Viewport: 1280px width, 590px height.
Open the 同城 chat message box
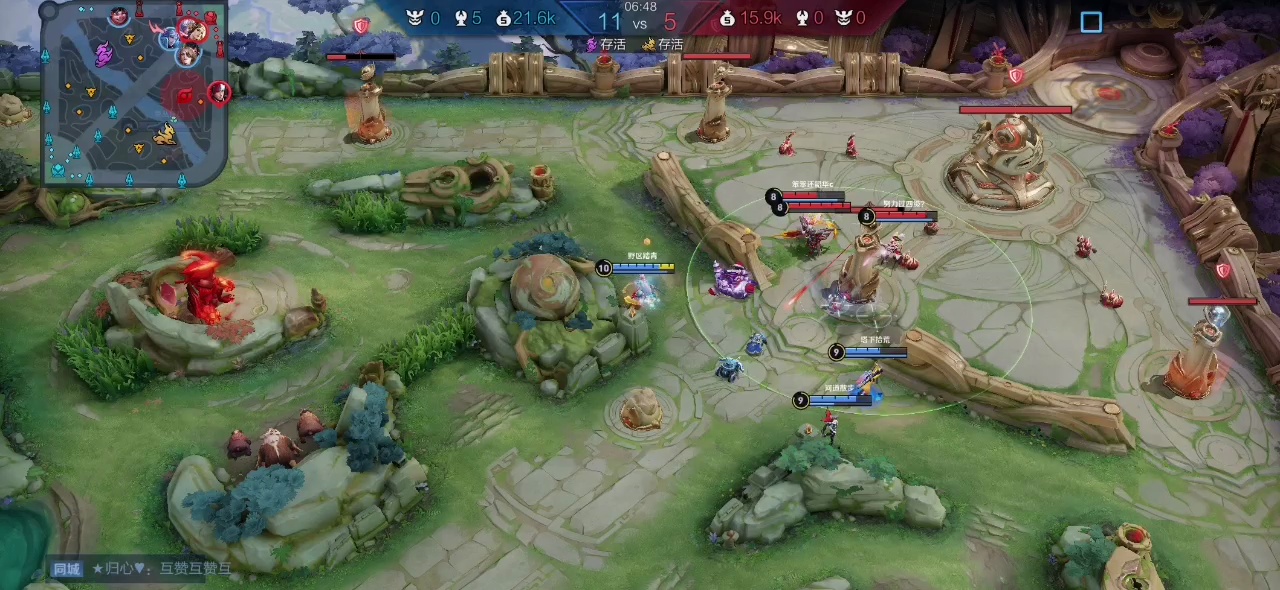tap(140, 569)
